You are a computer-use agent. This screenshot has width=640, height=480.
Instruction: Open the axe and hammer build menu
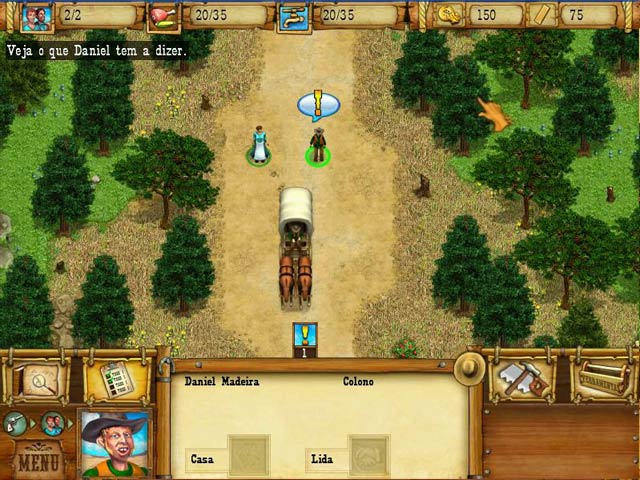click(521, 378)
